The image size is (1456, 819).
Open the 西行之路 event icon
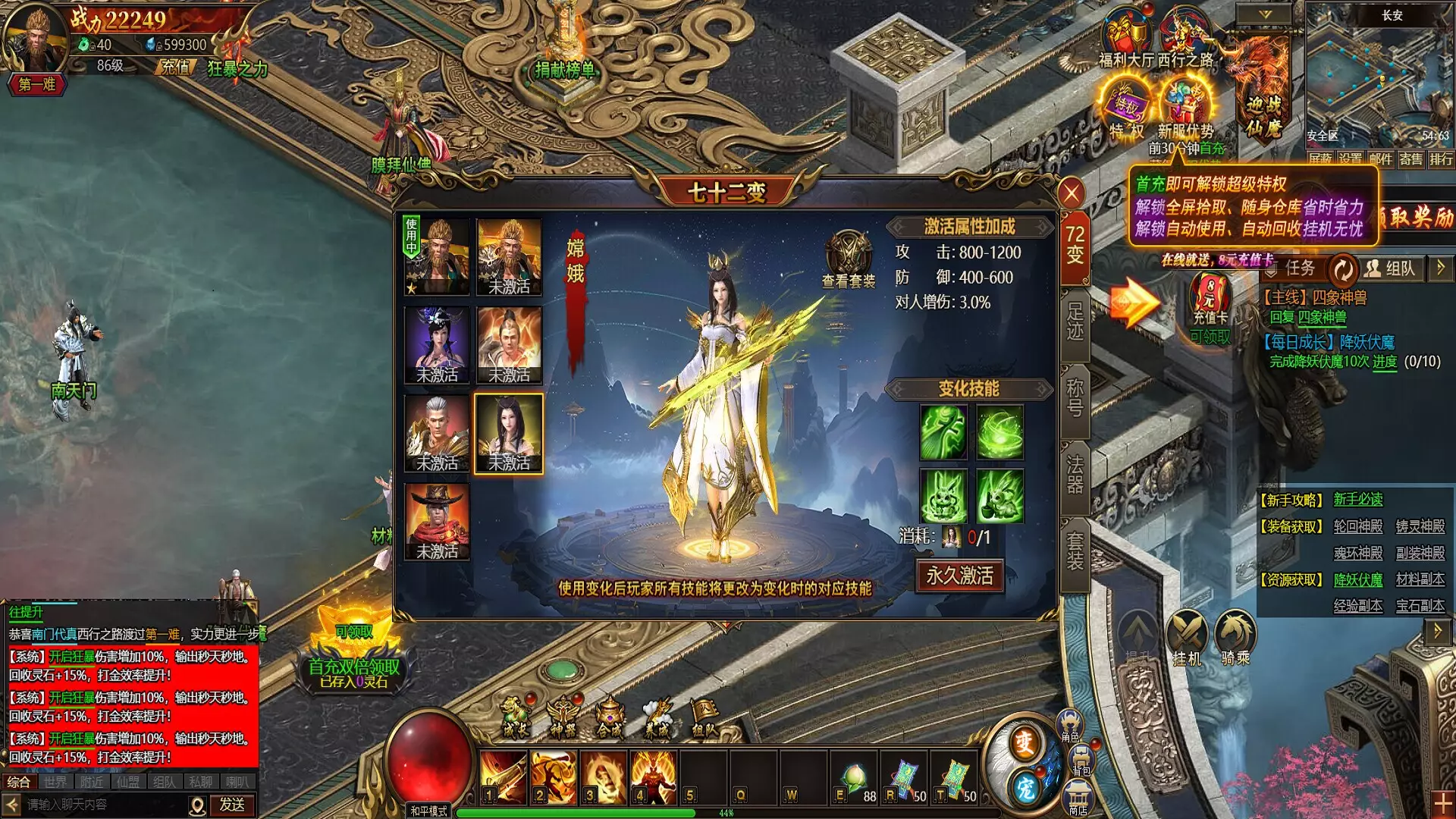(x=1185, y=38)
